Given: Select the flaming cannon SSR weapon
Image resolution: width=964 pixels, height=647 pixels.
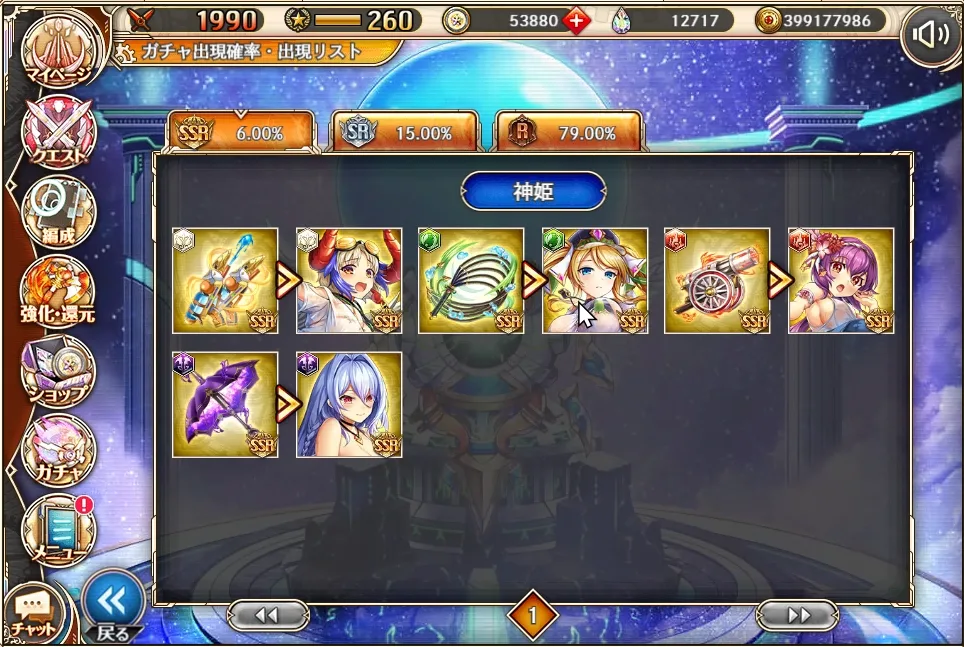Looking at the screenshot, I should click(717, 281).
